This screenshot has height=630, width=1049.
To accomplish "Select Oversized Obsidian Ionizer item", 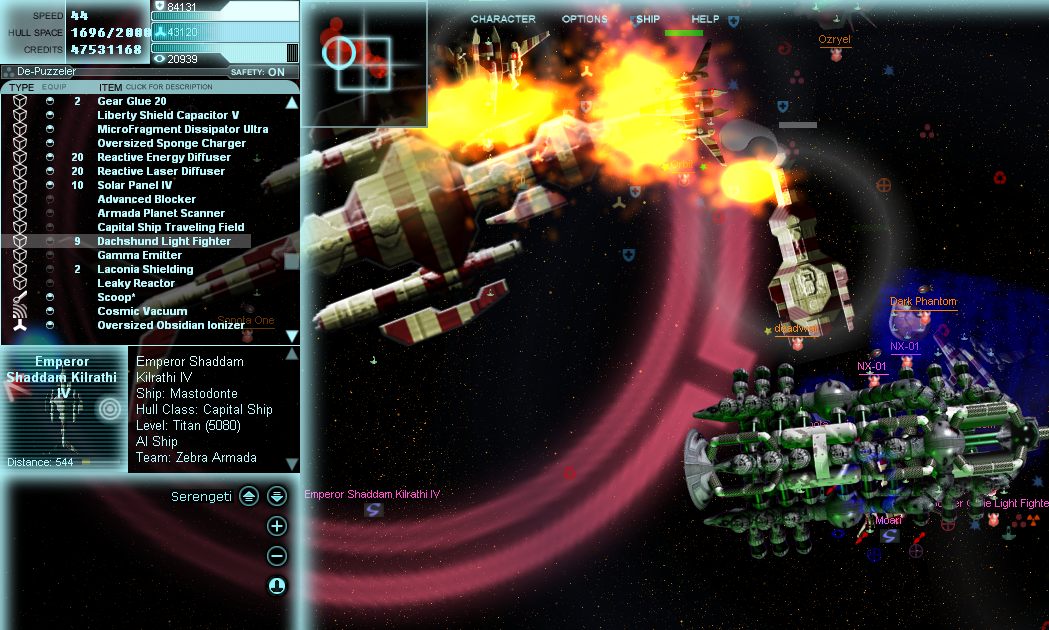I will tap(171, 325).
